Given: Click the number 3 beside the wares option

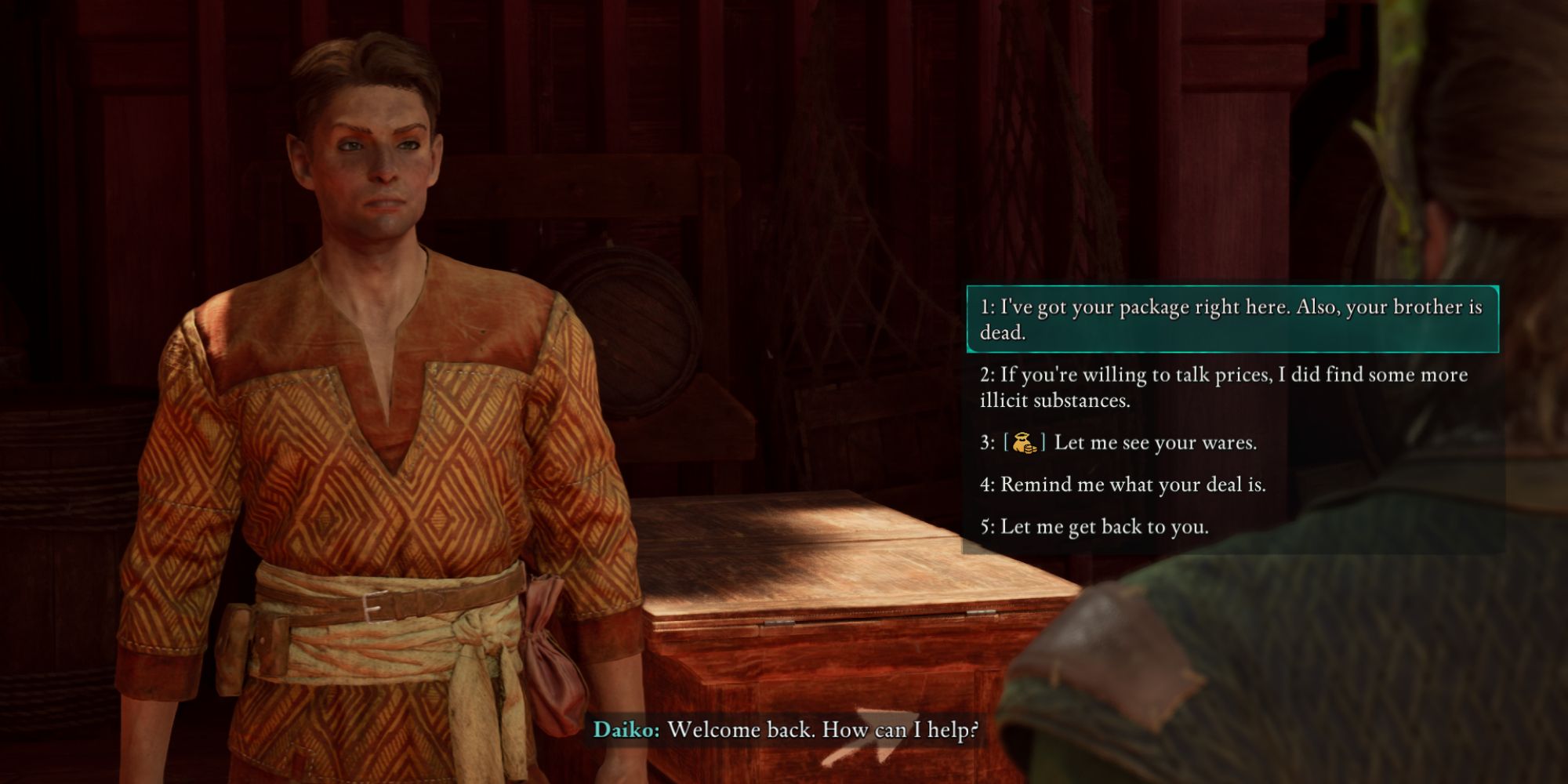Looking at the screenshot, I should [x=986, y=442].
